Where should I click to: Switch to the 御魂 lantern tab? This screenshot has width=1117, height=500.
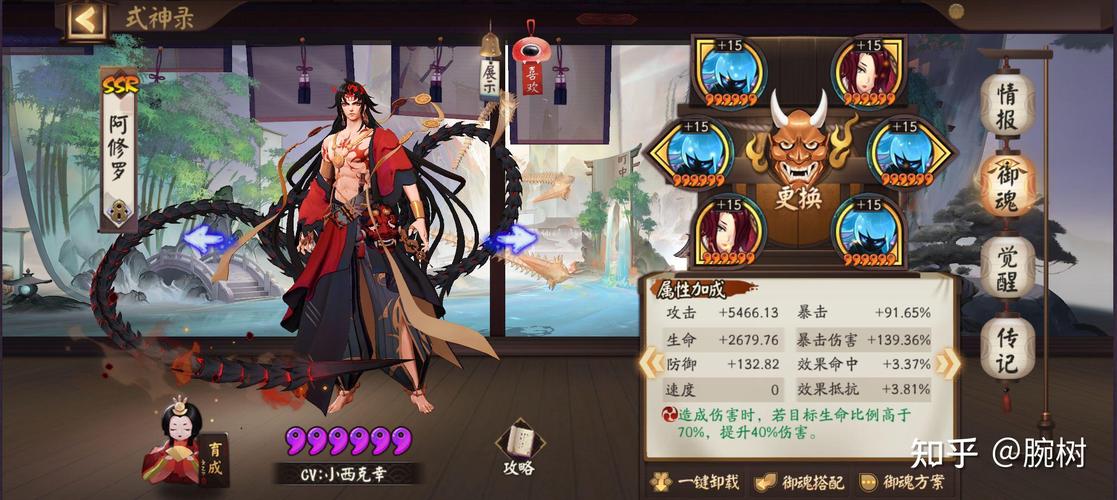(x=1007, y=186)
